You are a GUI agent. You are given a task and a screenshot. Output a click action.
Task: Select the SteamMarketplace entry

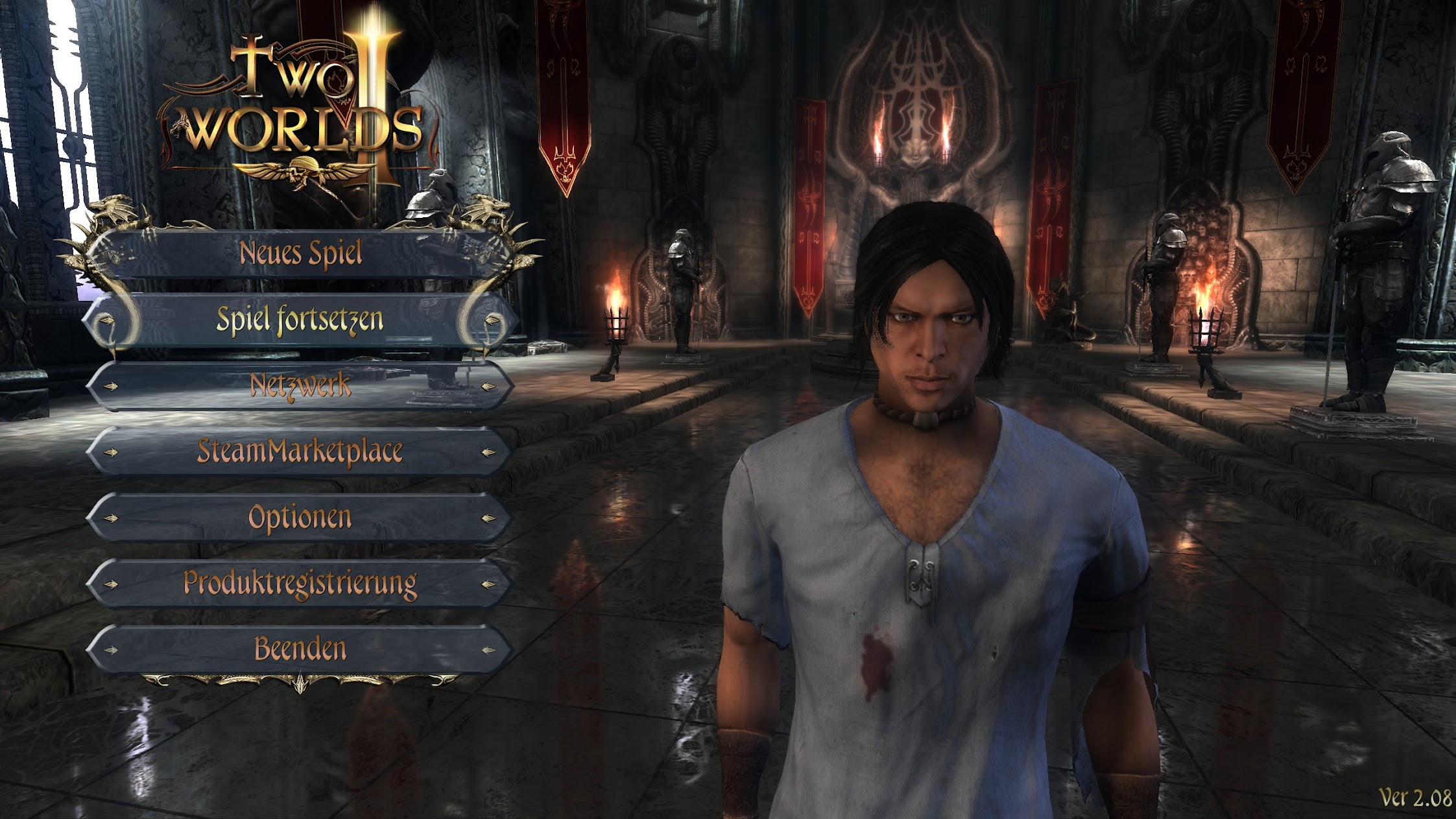tap(300, 451)
